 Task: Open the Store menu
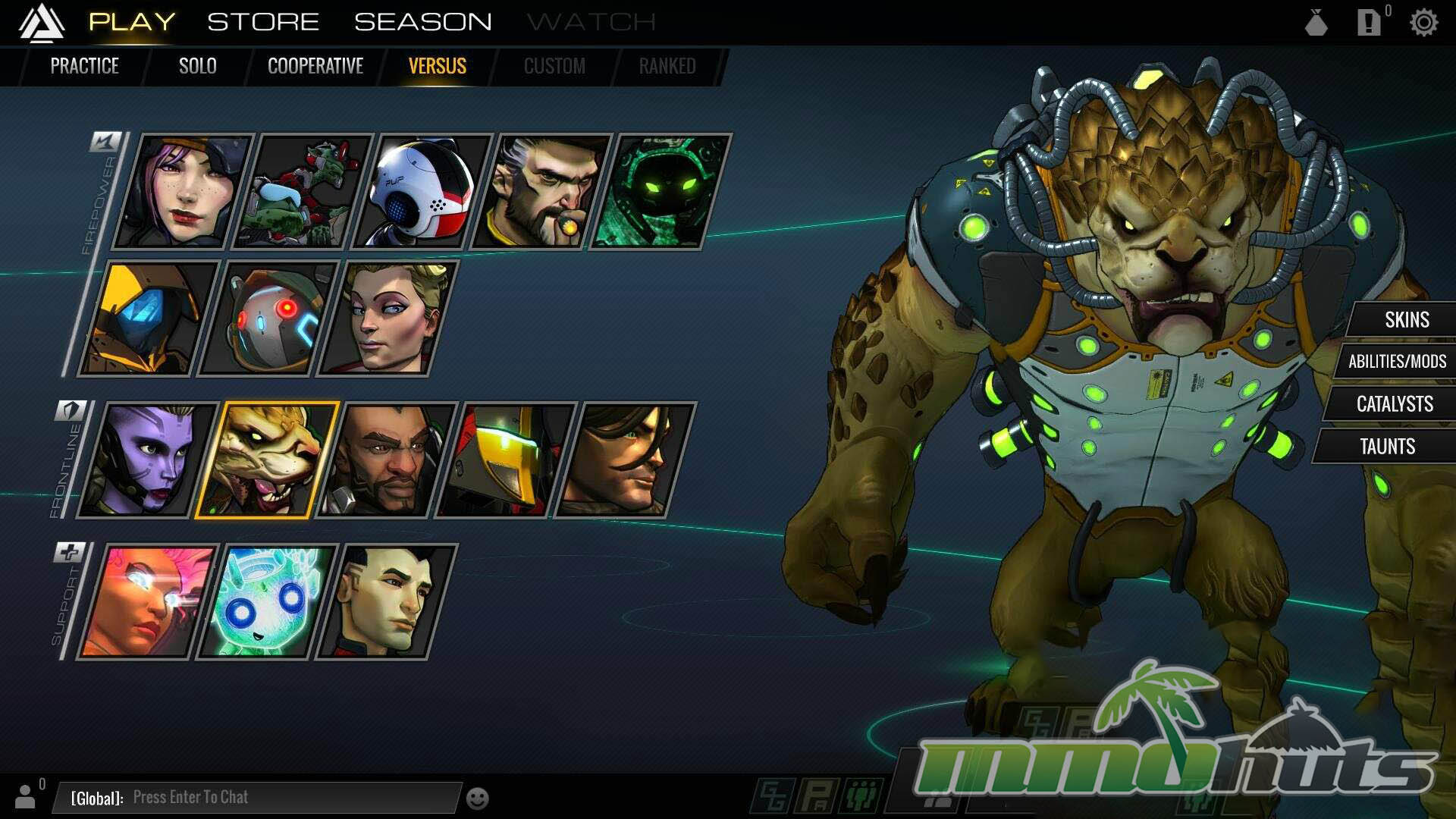pos(263,22)
